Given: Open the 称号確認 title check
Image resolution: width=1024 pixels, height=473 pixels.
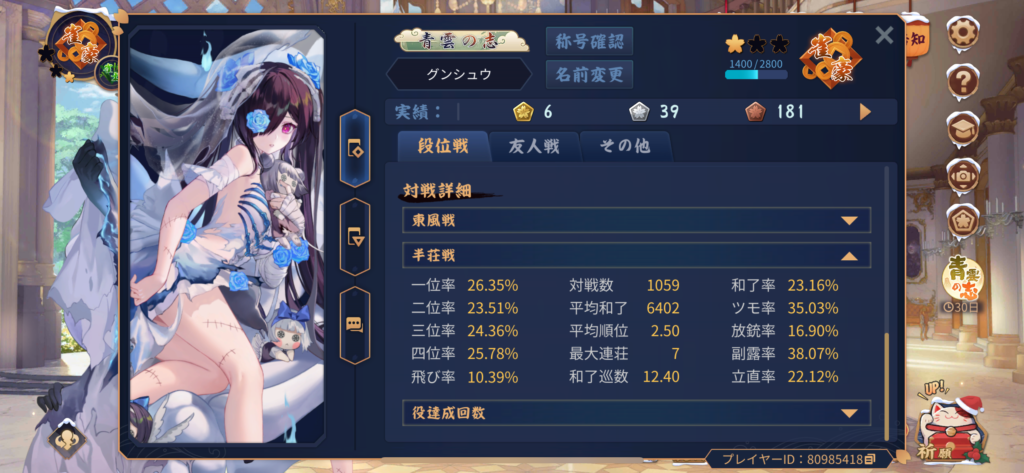Looking at the screenshot, I should point(589,42).
